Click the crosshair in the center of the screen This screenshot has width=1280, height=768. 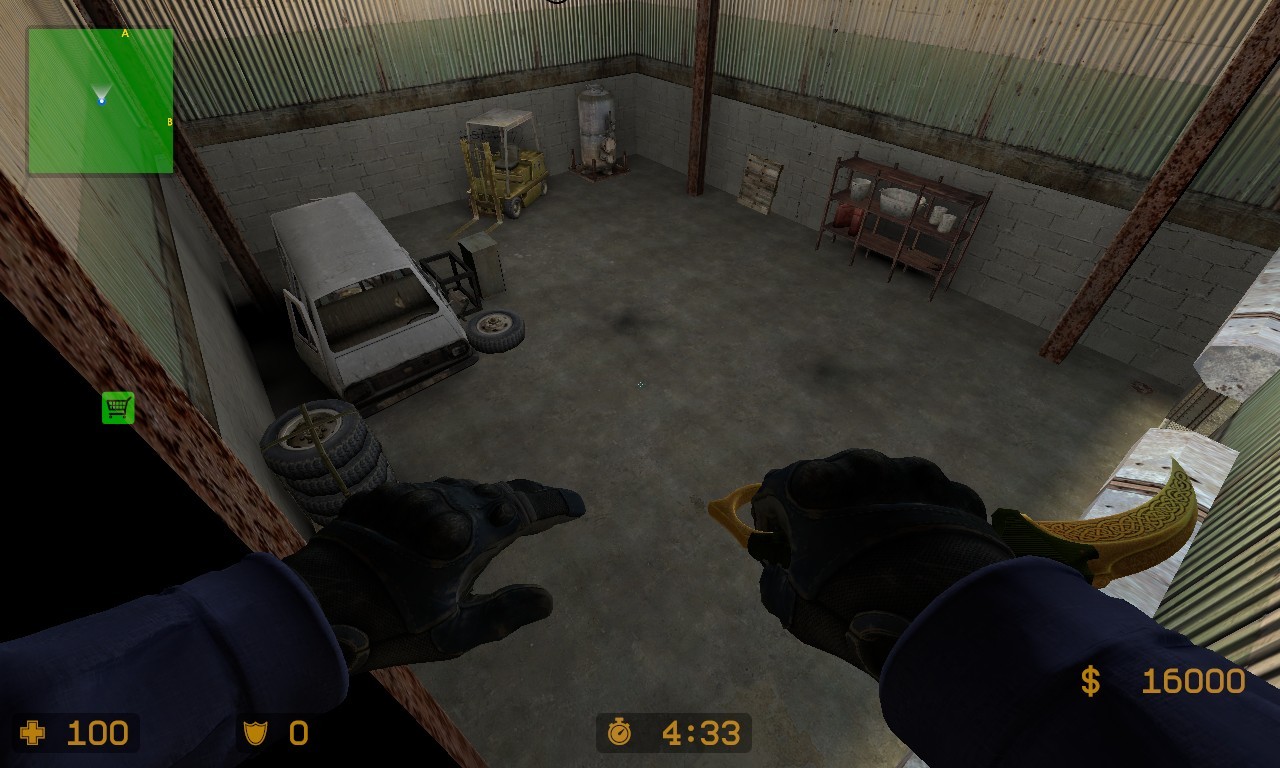coord(639,384)
